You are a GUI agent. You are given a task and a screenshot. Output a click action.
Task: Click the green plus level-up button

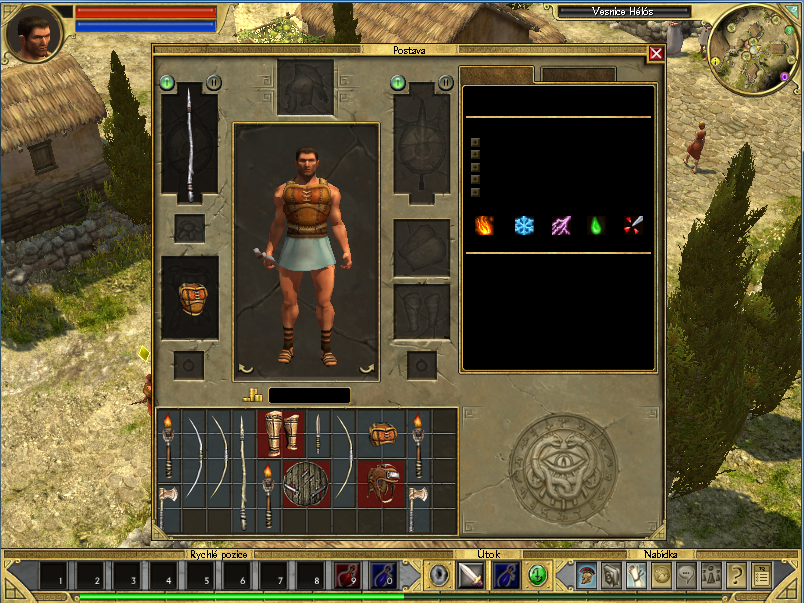pyautogui.click(x=538, y=575)
